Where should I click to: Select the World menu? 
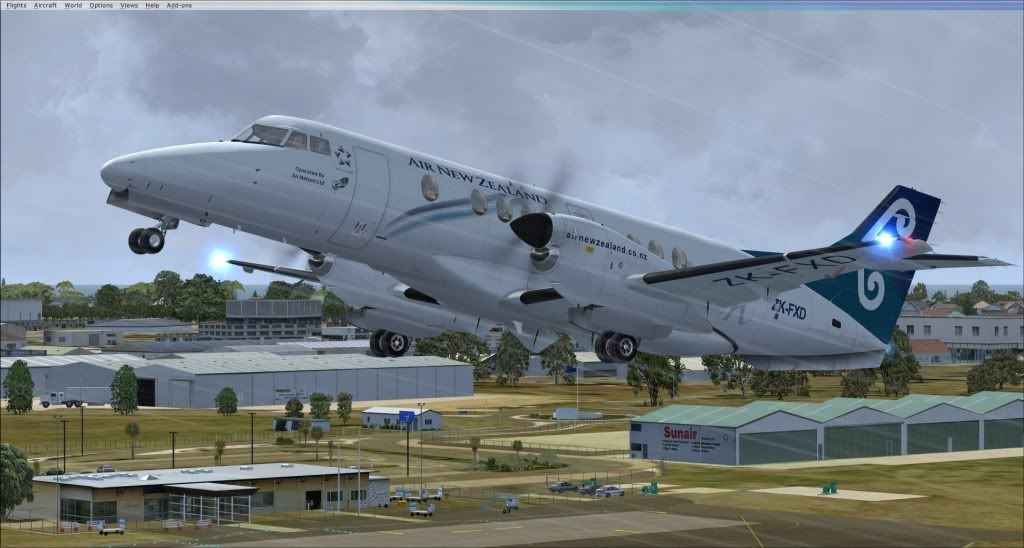click(73, 5)
